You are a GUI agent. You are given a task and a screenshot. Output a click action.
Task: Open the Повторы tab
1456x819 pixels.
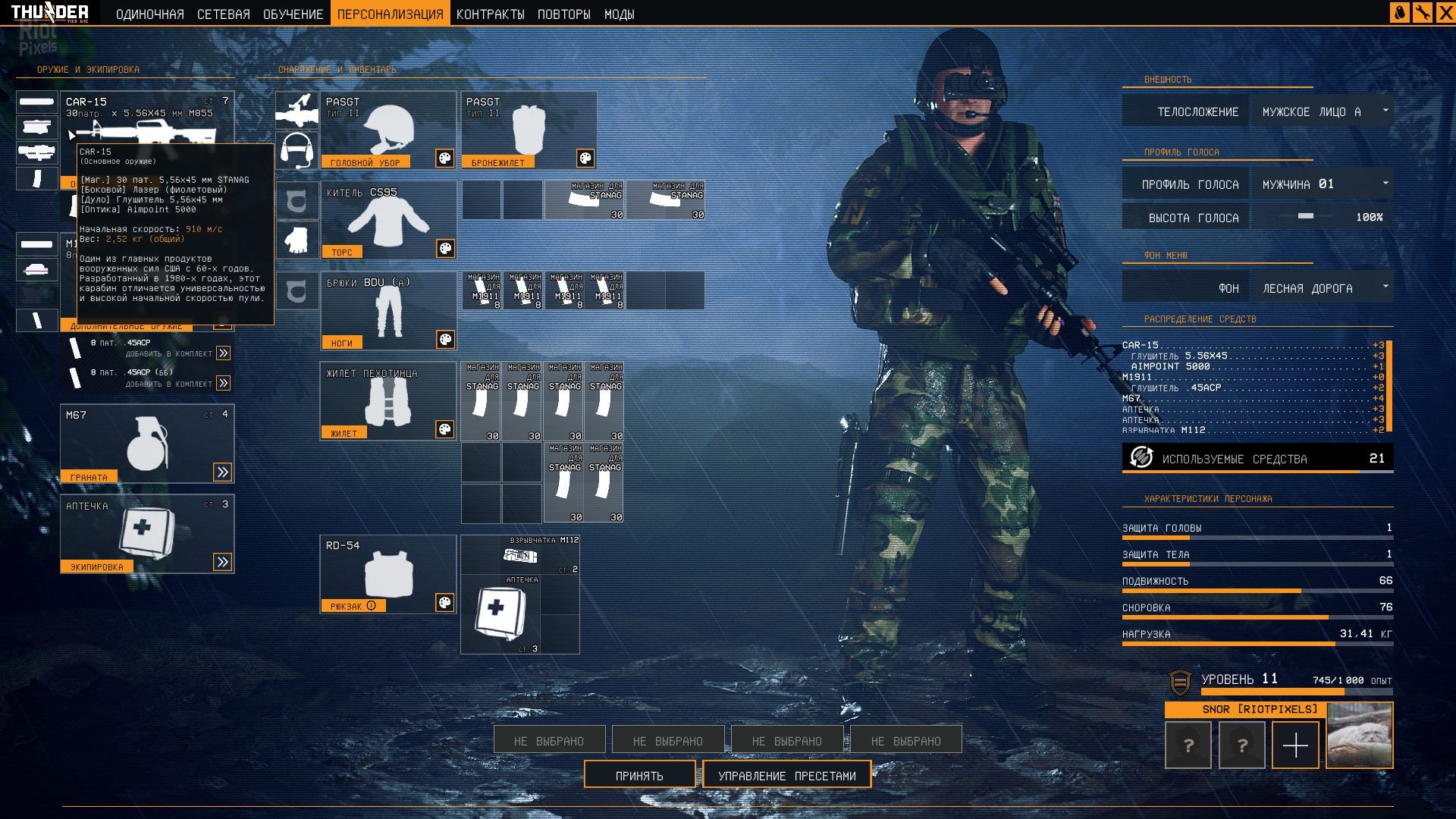coord(563,14)
